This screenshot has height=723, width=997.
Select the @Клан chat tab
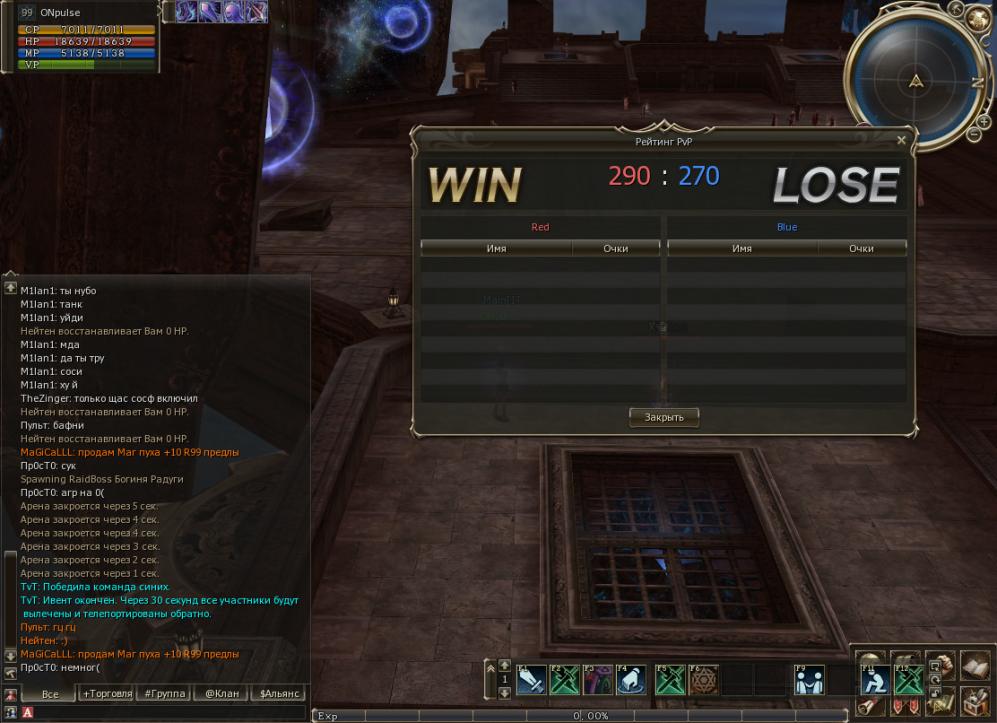(222, 693)
